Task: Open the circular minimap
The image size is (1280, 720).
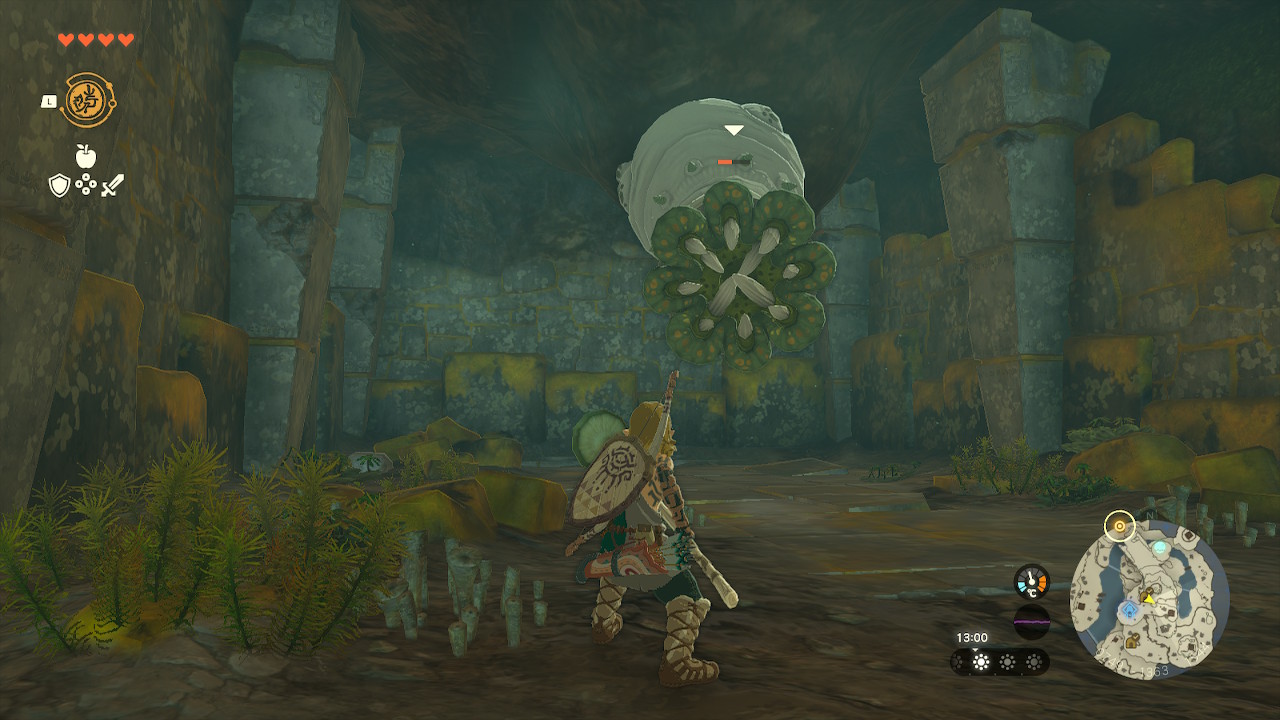Action: (1150, 601)
